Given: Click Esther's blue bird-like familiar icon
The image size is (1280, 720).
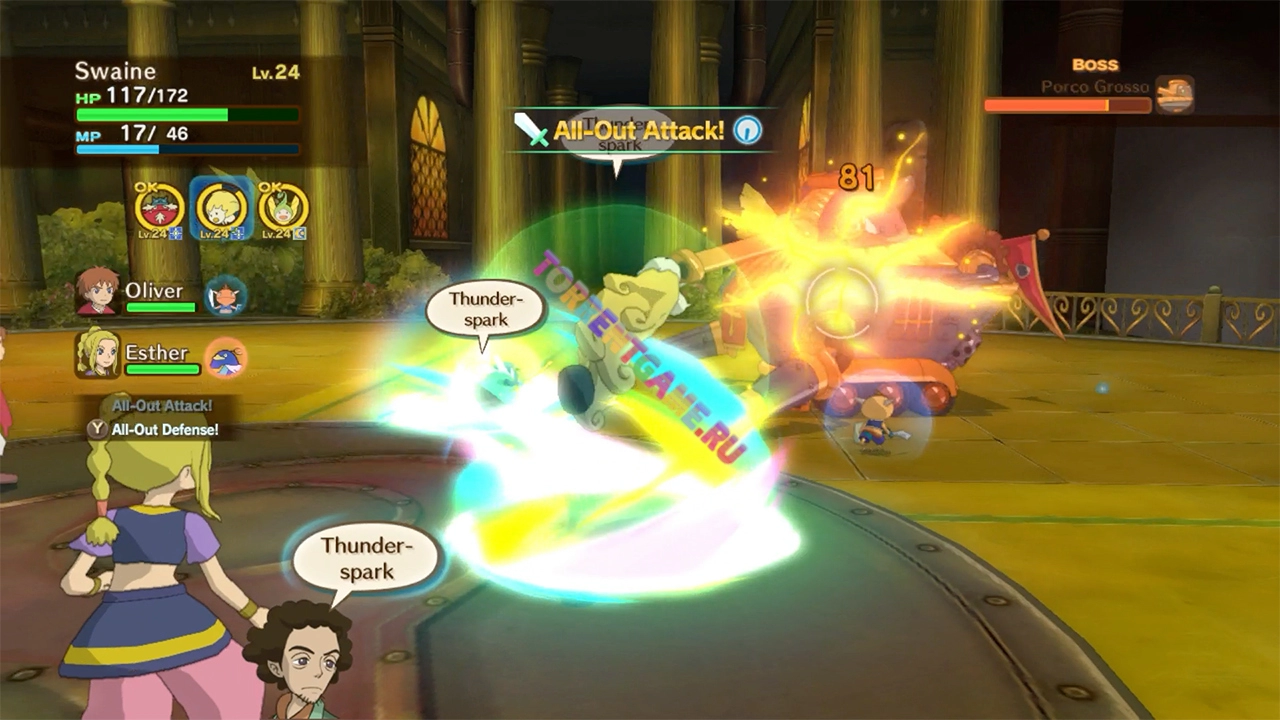Looking at the screenshot, I should tap(226, 358).
